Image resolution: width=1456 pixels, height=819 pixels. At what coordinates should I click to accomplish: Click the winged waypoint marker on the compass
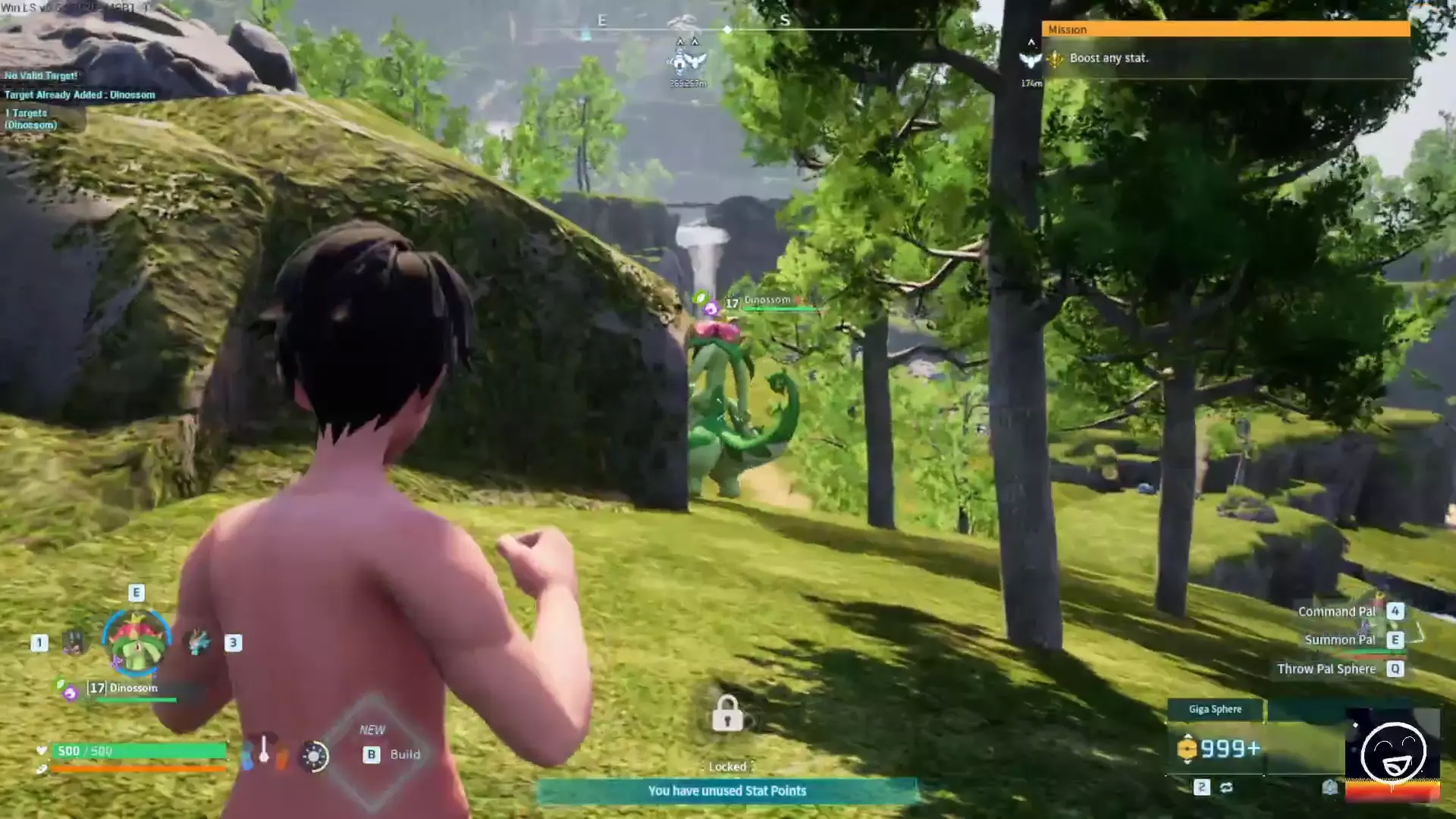coord(687,61)
